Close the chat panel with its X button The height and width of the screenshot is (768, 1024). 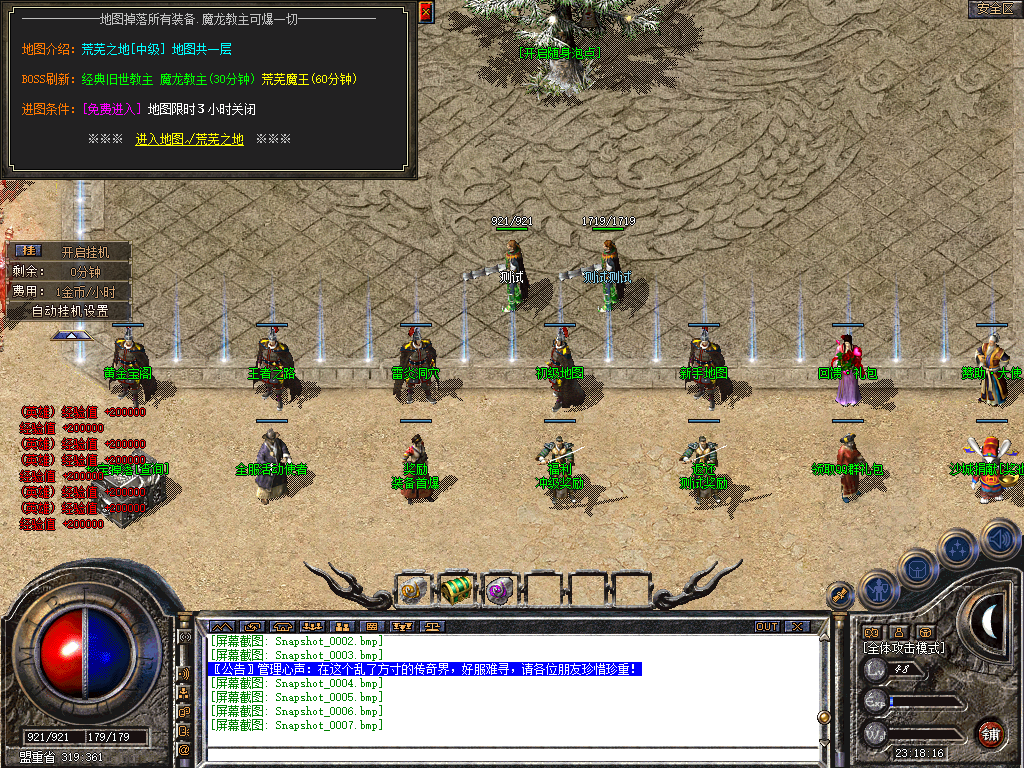[797, 627]
